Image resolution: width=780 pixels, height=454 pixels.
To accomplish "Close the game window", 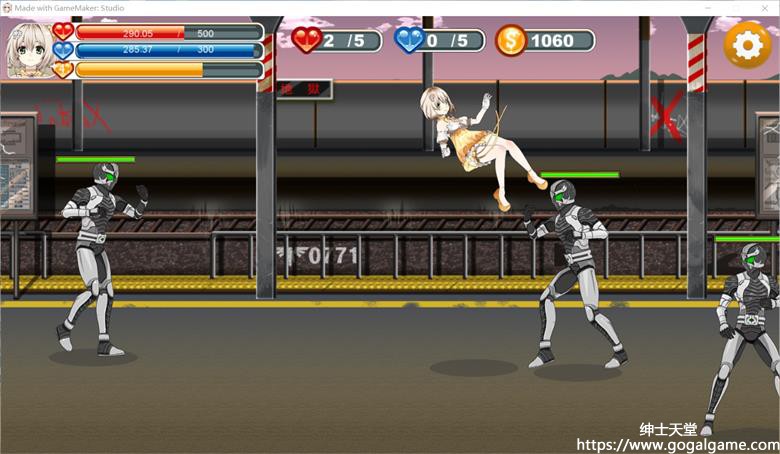I will pos(766,8).
